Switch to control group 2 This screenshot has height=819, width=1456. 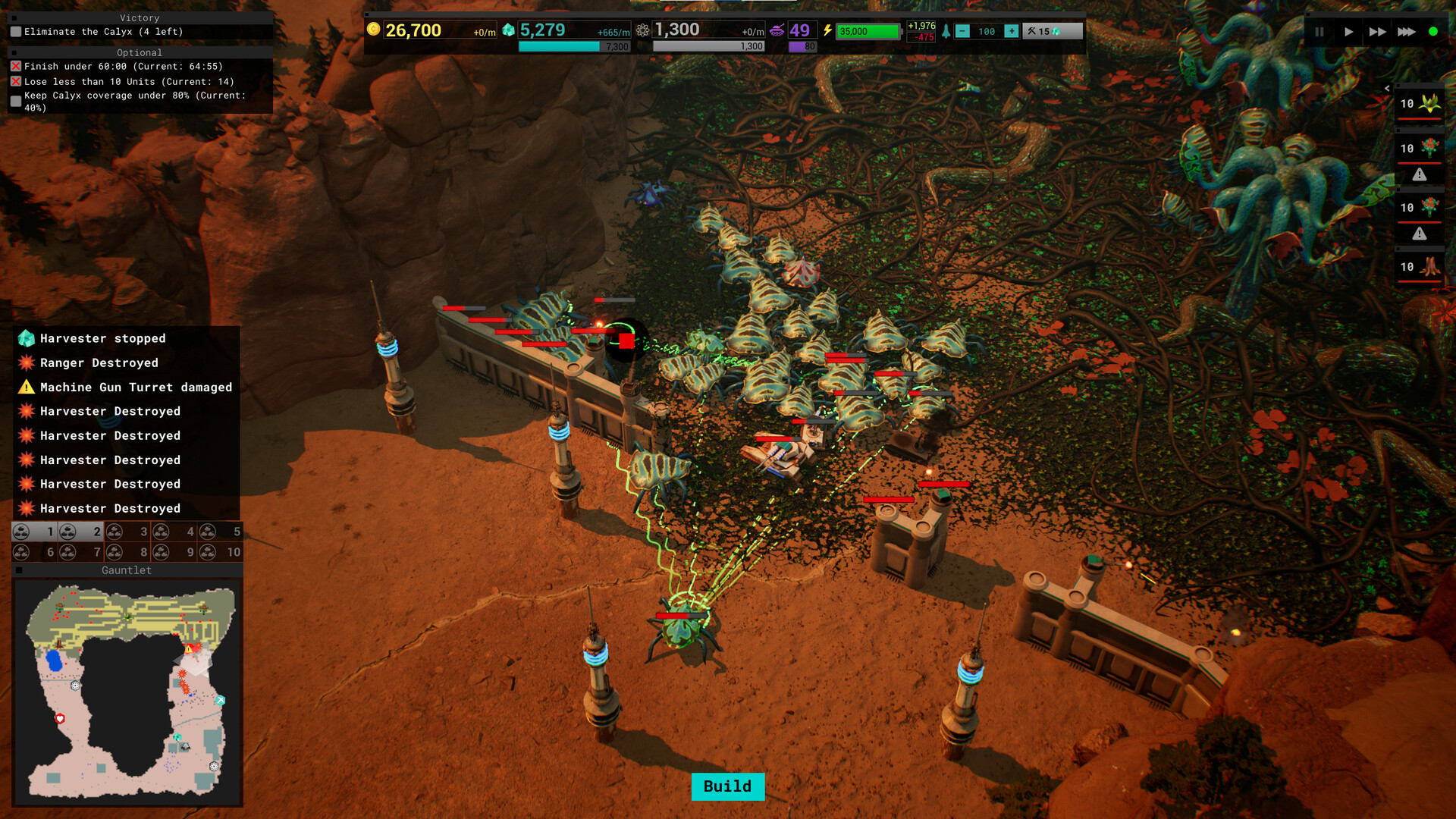[x=80, y=532]
